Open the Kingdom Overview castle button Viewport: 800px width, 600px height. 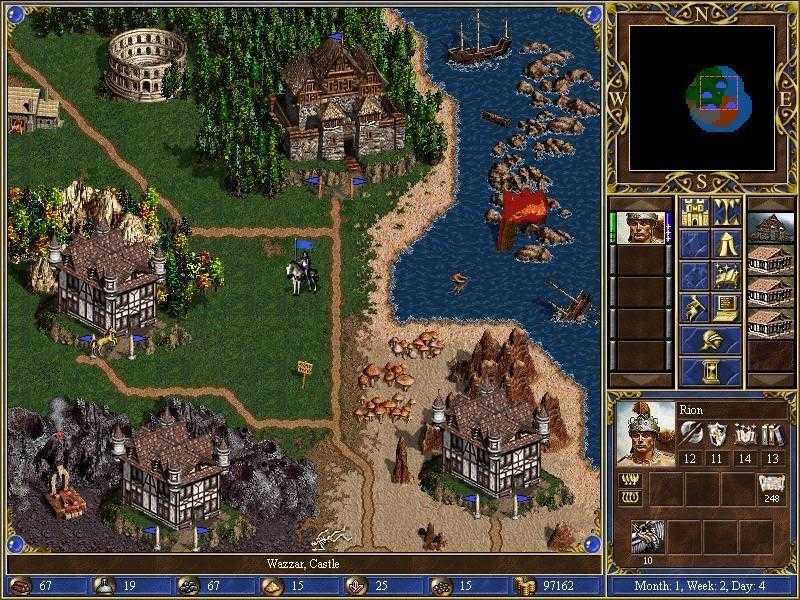pos(695,211)
